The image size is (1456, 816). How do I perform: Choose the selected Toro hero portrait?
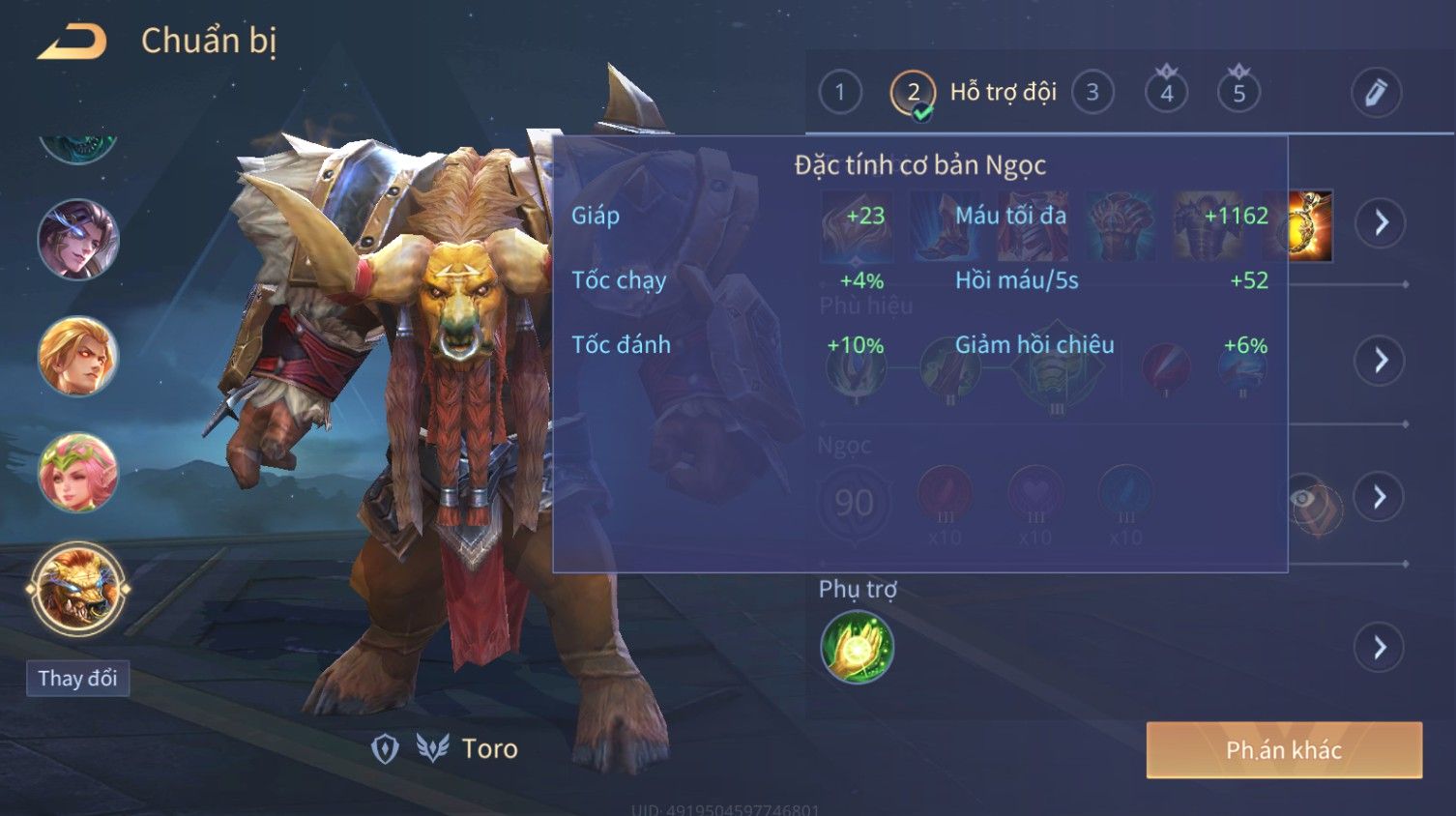[77, 588]
